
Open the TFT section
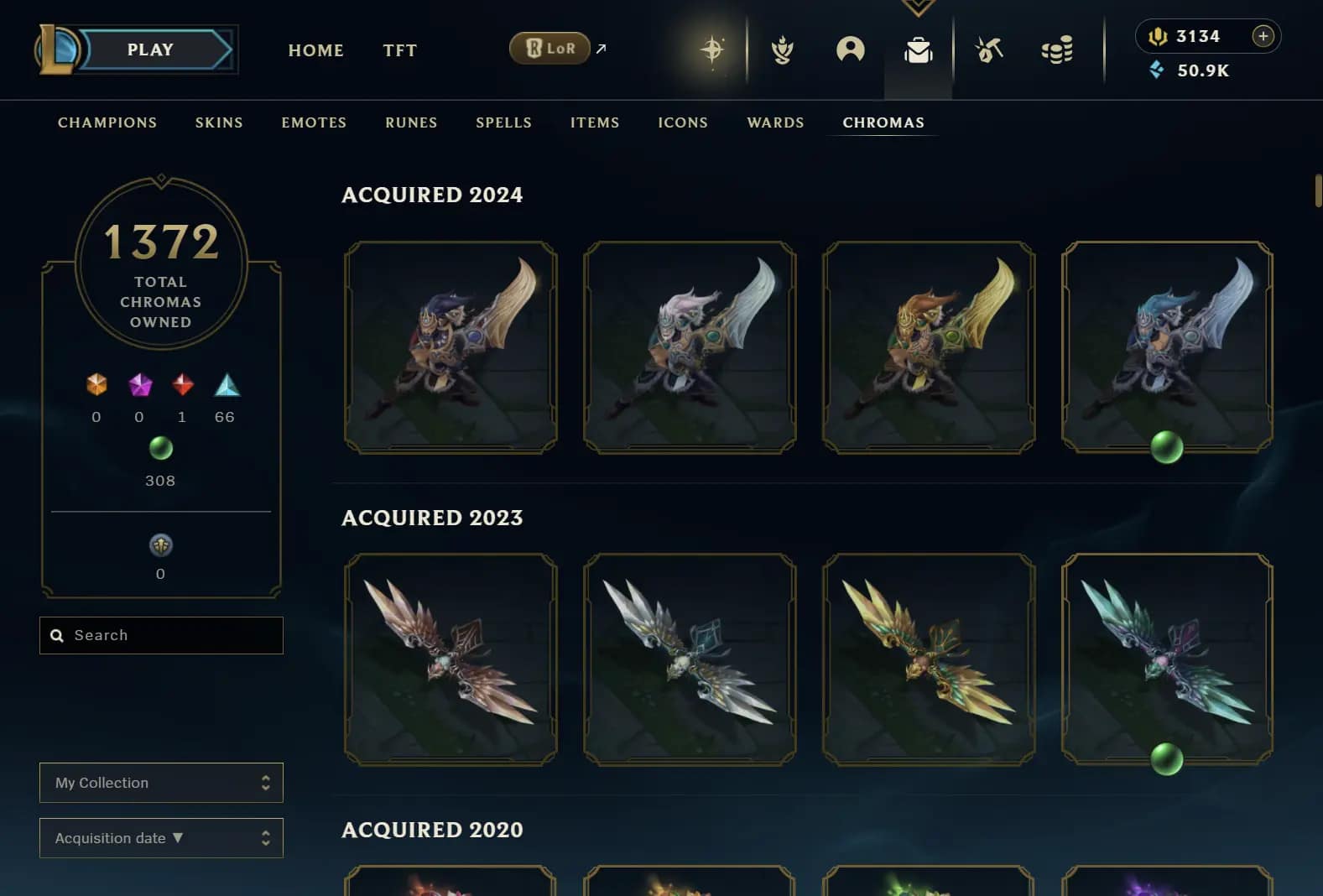(399, 50)
